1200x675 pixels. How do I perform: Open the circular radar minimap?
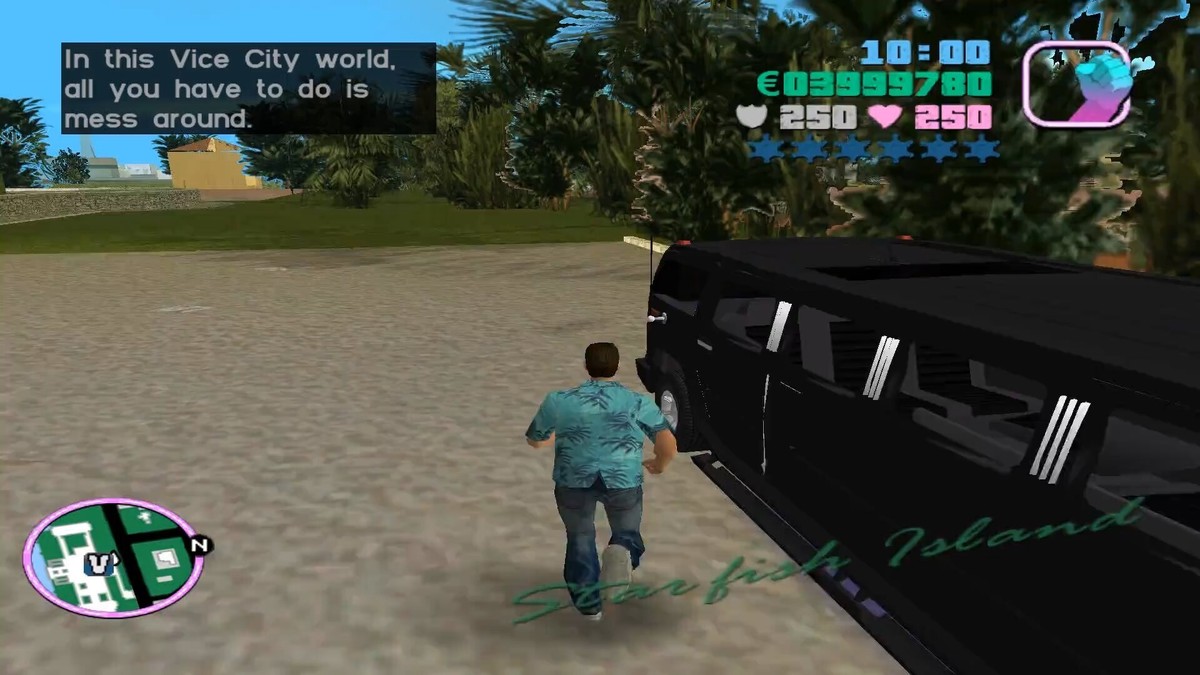point(113,558)
